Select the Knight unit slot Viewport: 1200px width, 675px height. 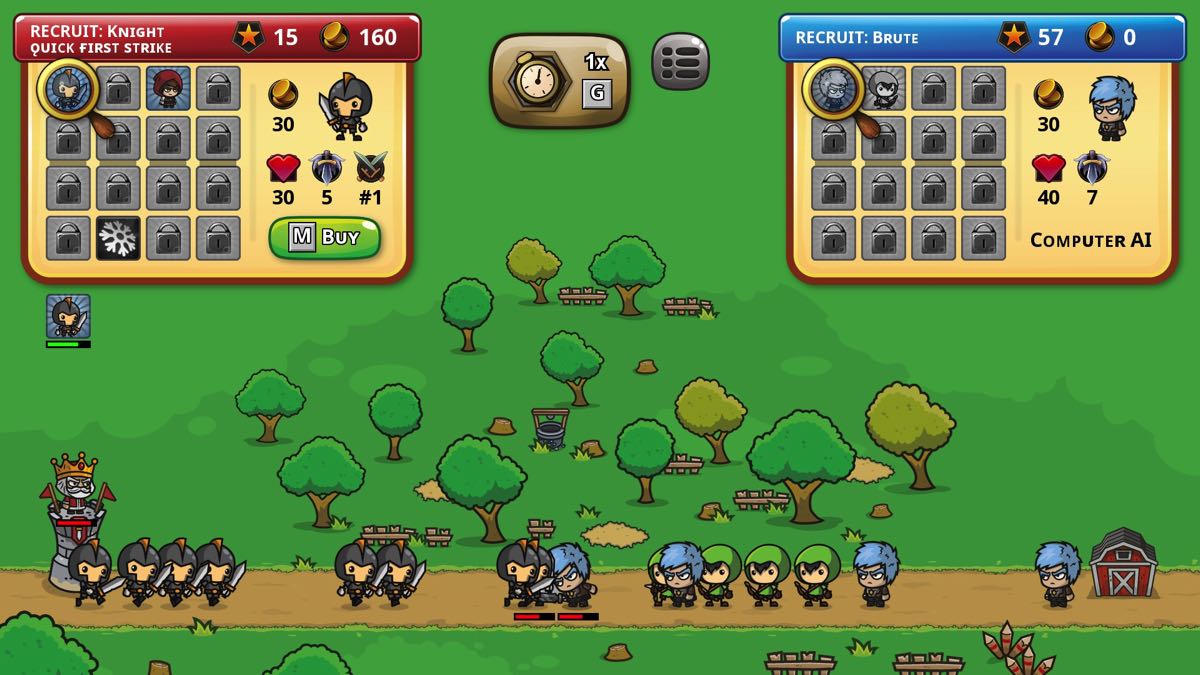click(x=68, y=89)
